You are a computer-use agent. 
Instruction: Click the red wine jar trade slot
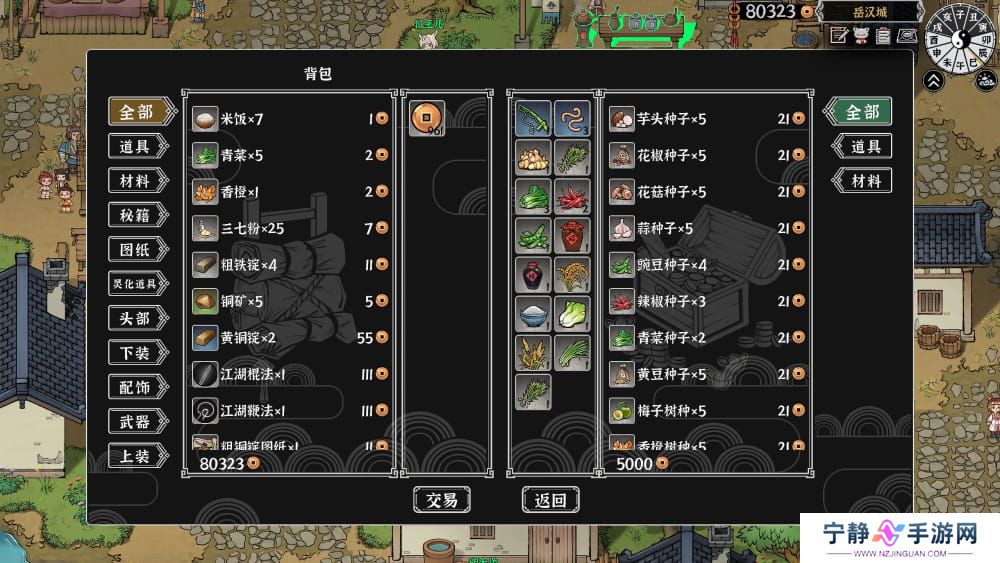click(571, 237)
